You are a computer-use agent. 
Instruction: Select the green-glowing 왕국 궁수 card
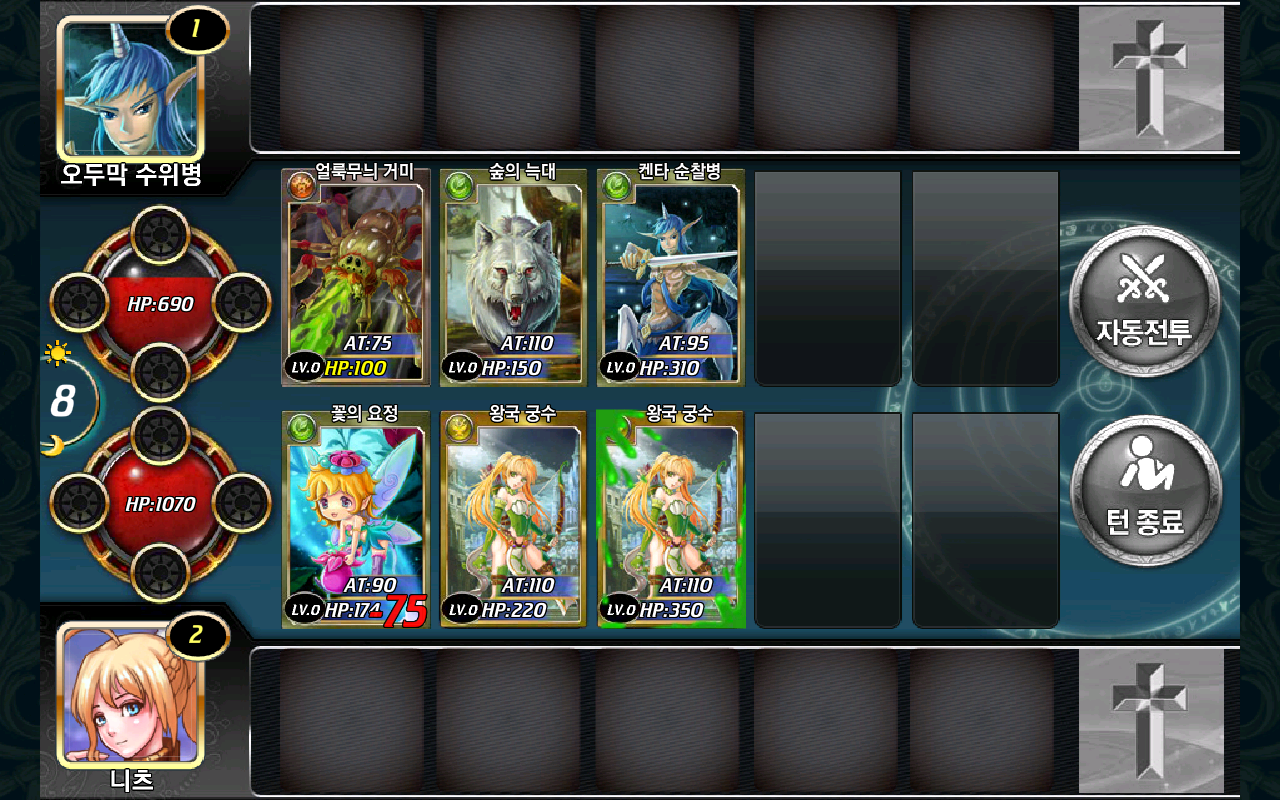tap(671, 520)
